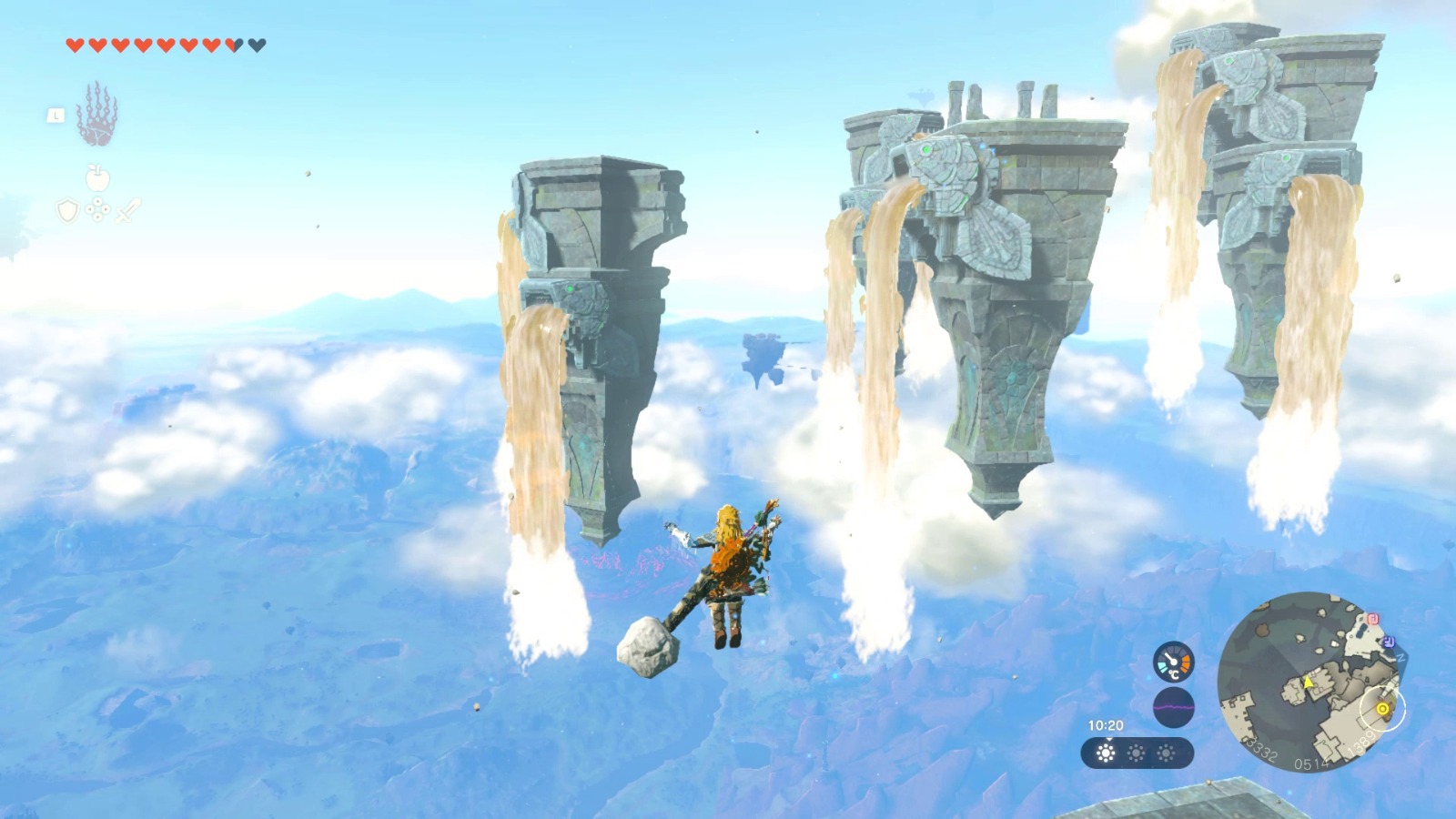The image size is (1456, 819).
Task: Click the purple sound-wave noise meter
Action: point(1173,706)
